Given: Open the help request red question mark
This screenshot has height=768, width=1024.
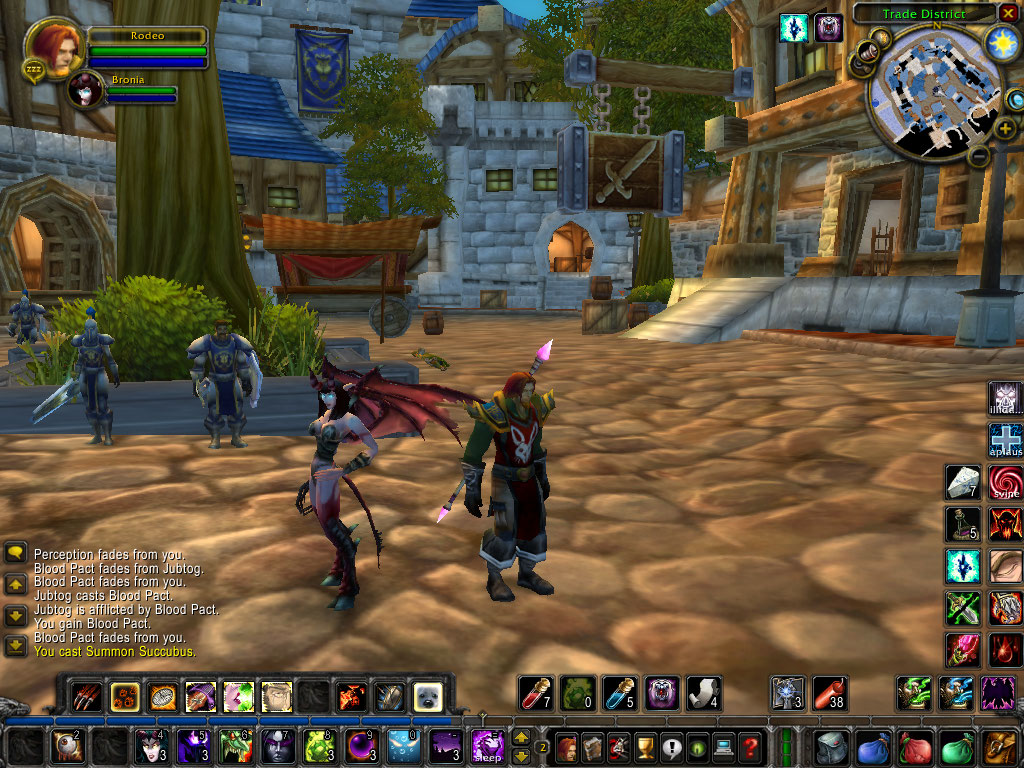Looking at the screenshot, I should (750, 747).
